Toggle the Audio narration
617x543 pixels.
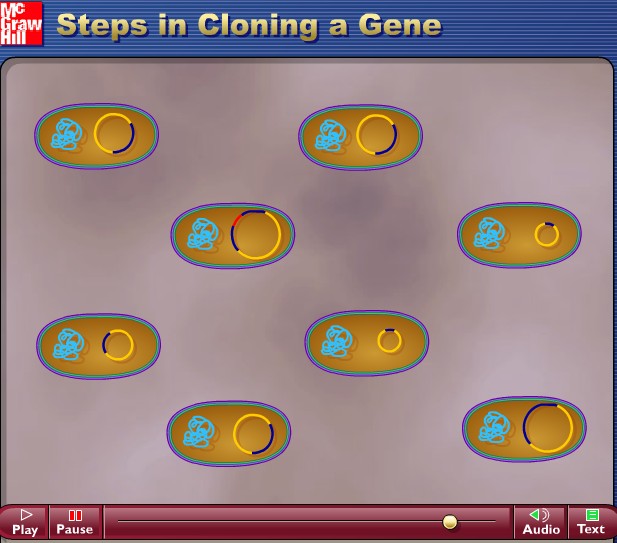coord(541,522)
